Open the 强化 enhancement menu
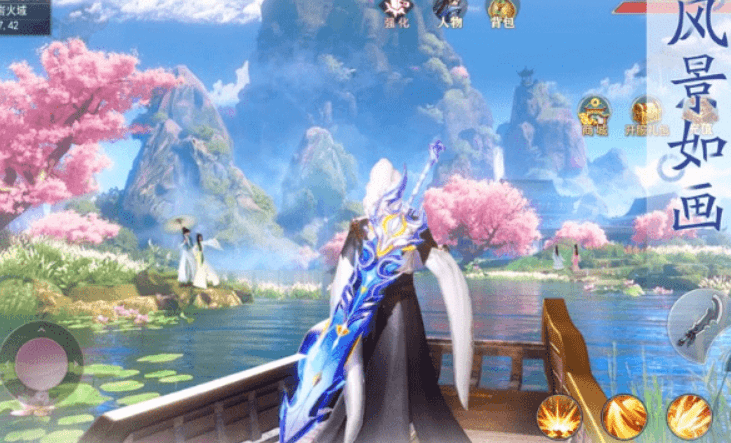Viewport: 731px width, 443px height. coord(394,12)
